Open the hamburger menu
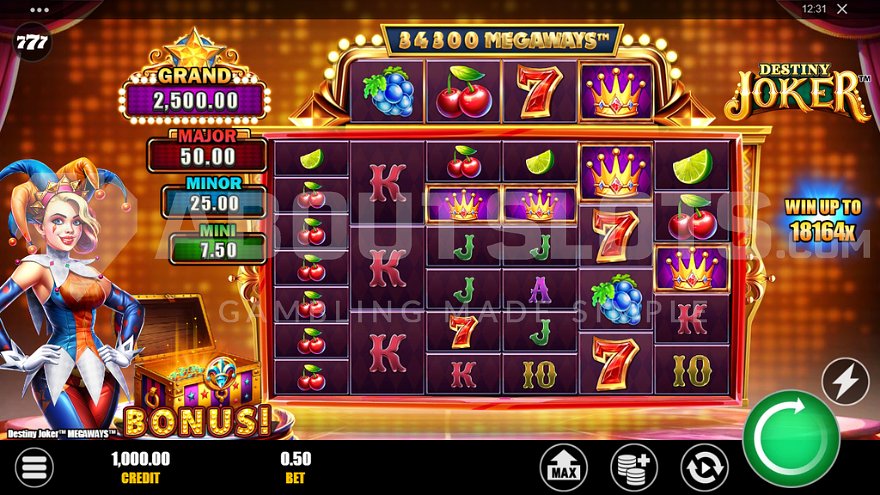Image resolution: width=880 pixels, height=495 pixels. pos(33,467)
